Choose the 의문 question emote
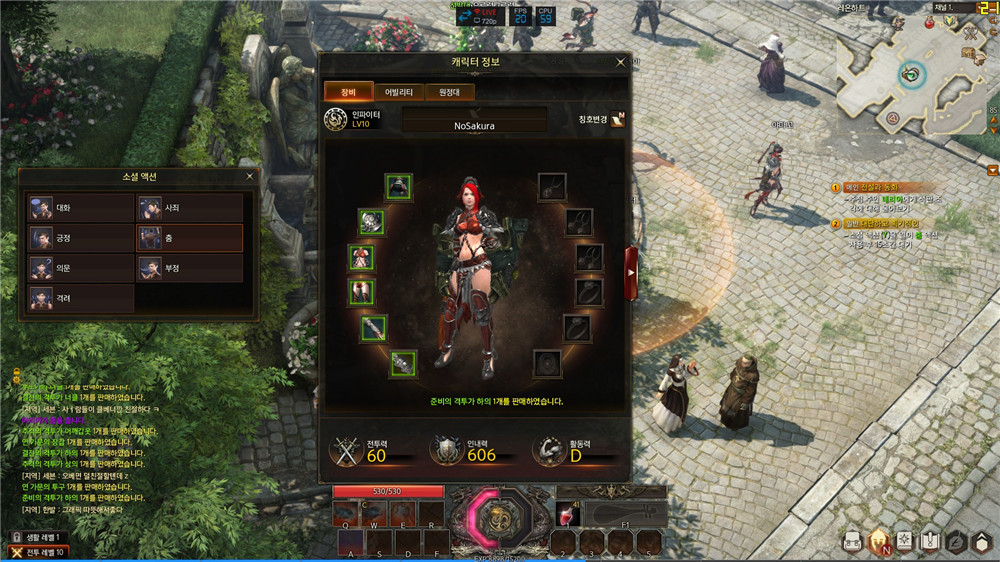 tap(81, 268)
